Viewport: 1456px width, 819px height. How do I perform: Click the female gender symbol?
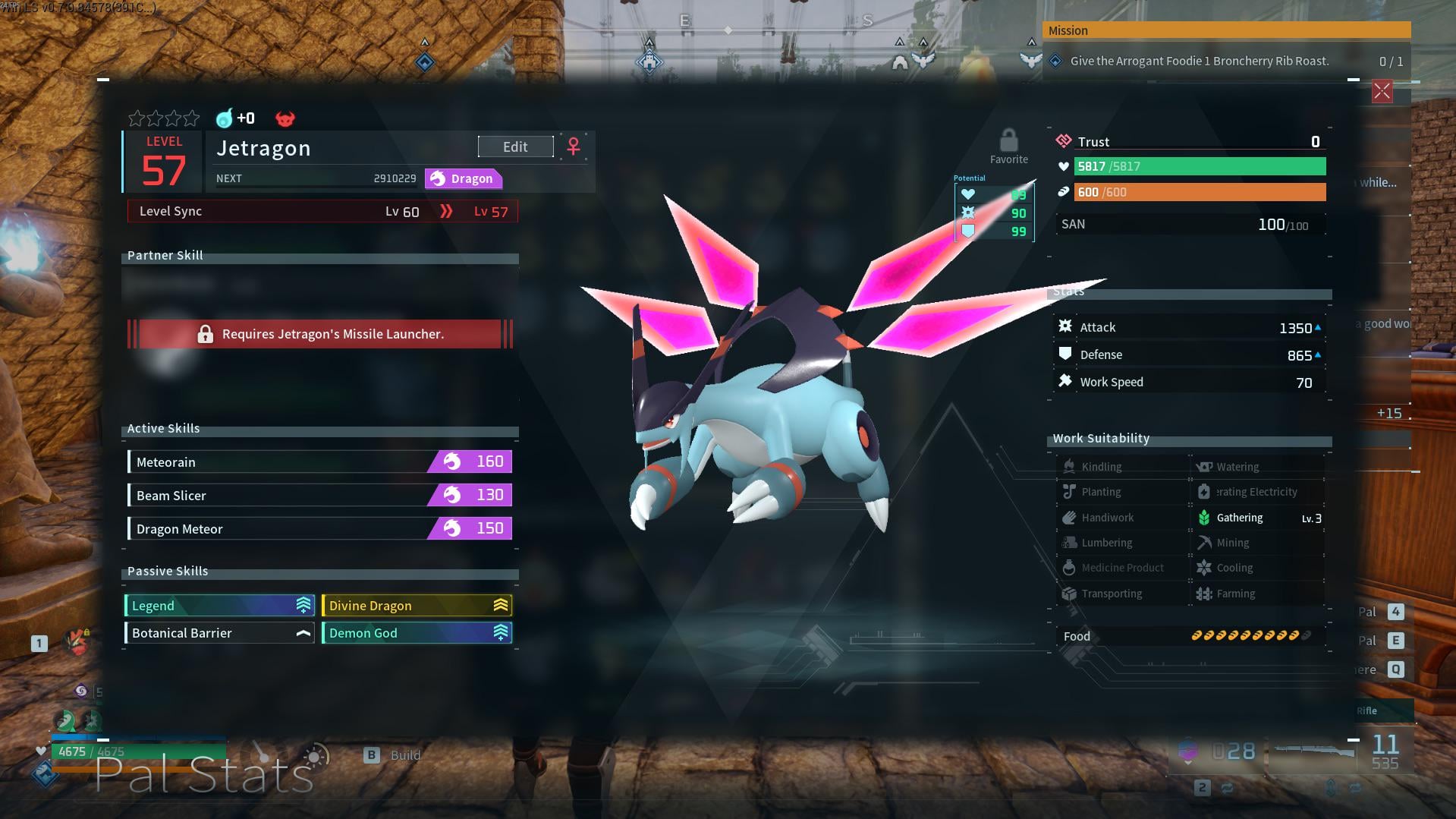pos(574,146)
